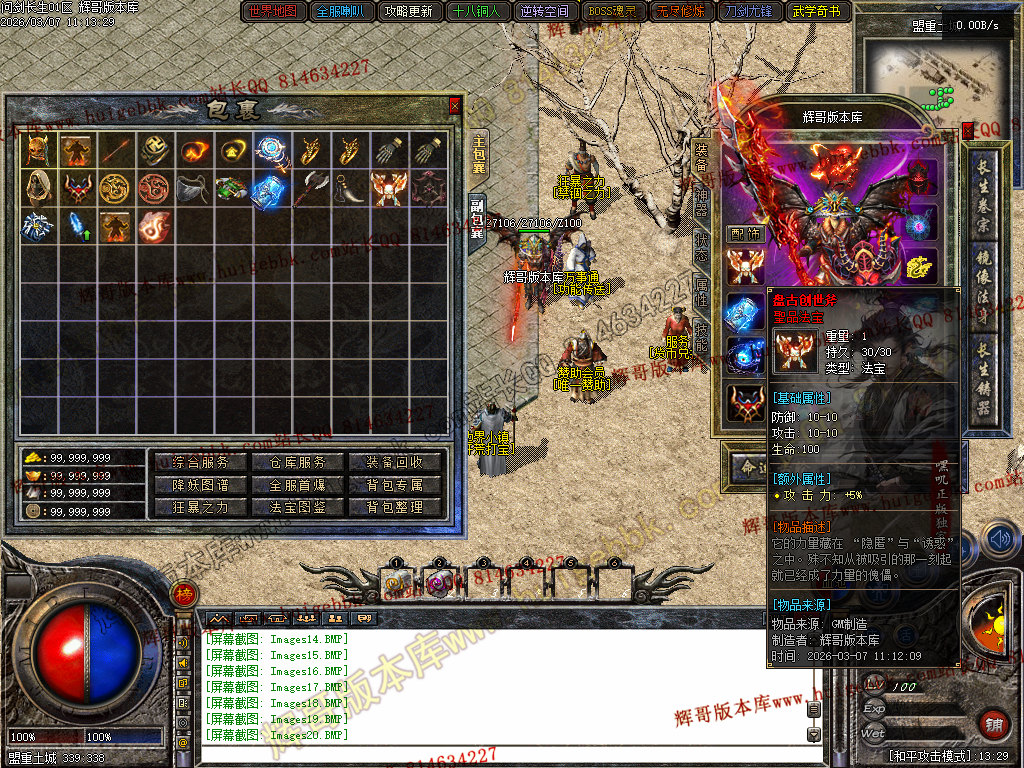This screenshot has height=768, width=1024.
Task: Switch to the 主包裹 main bag tab
Action: tap(478, 157)
